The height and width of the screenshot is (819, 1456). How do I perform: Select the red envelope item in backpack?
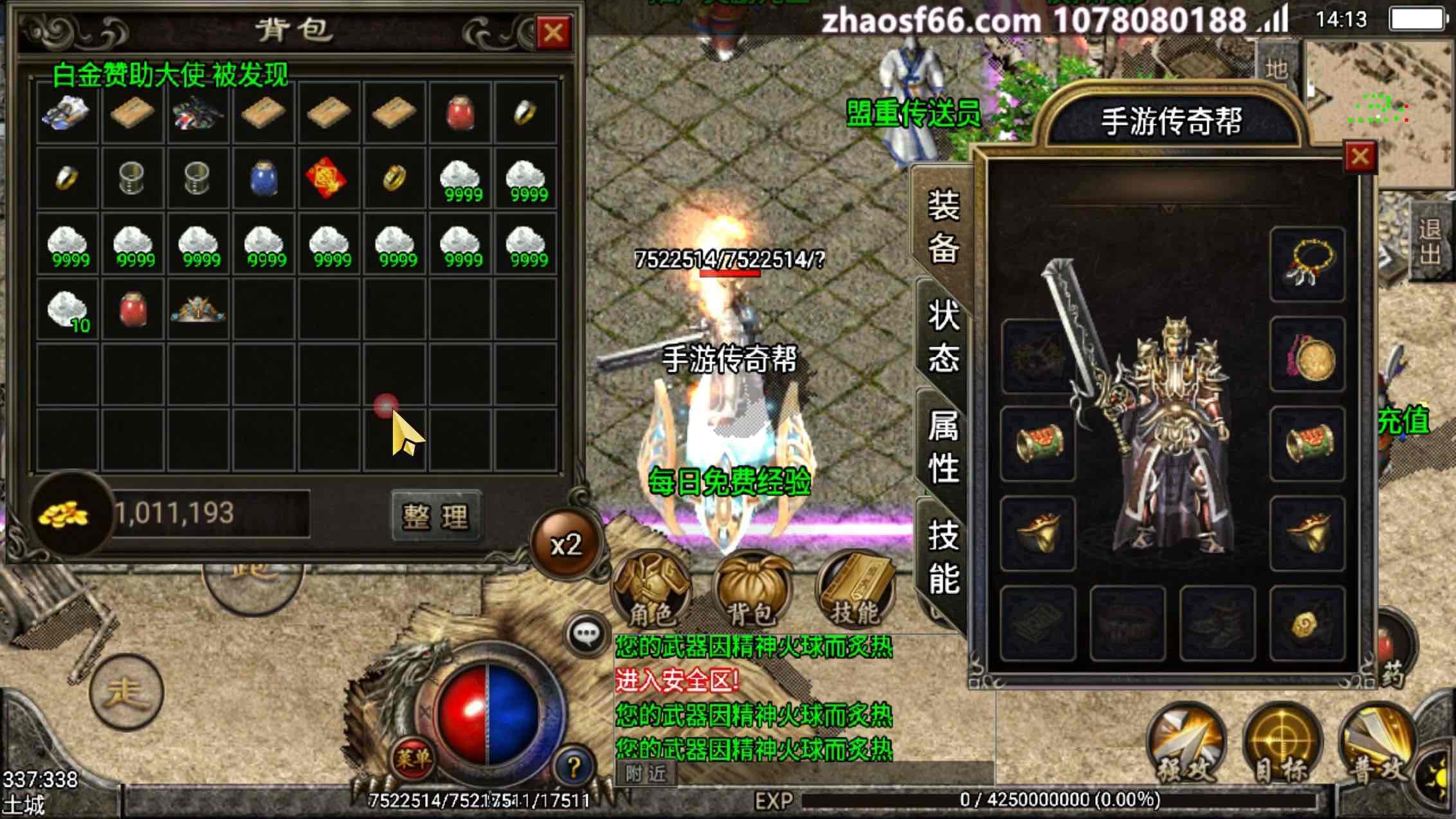327,178
